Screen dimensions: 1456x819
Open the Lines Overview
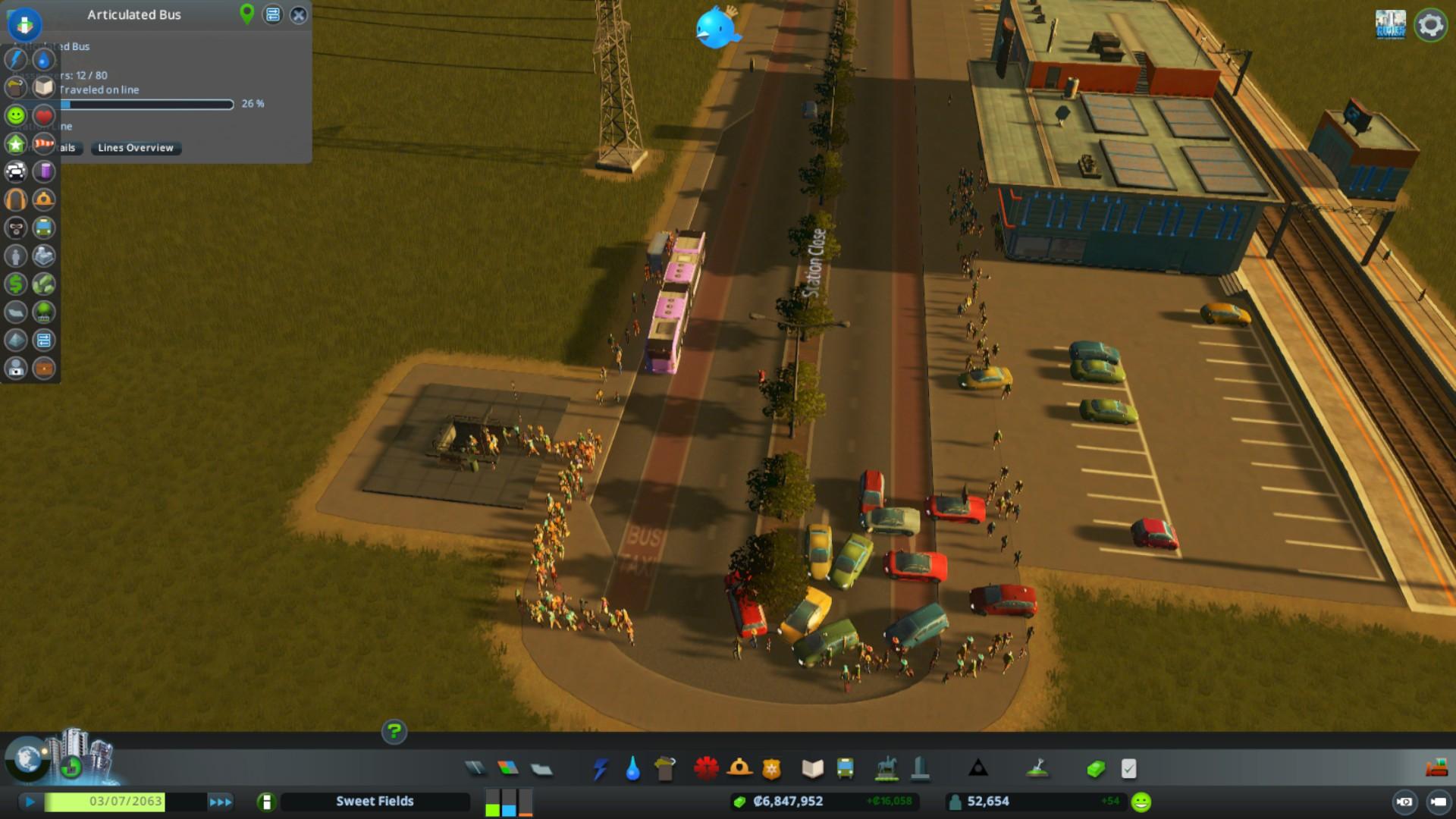pyautogui.click(x=136, y=148)
